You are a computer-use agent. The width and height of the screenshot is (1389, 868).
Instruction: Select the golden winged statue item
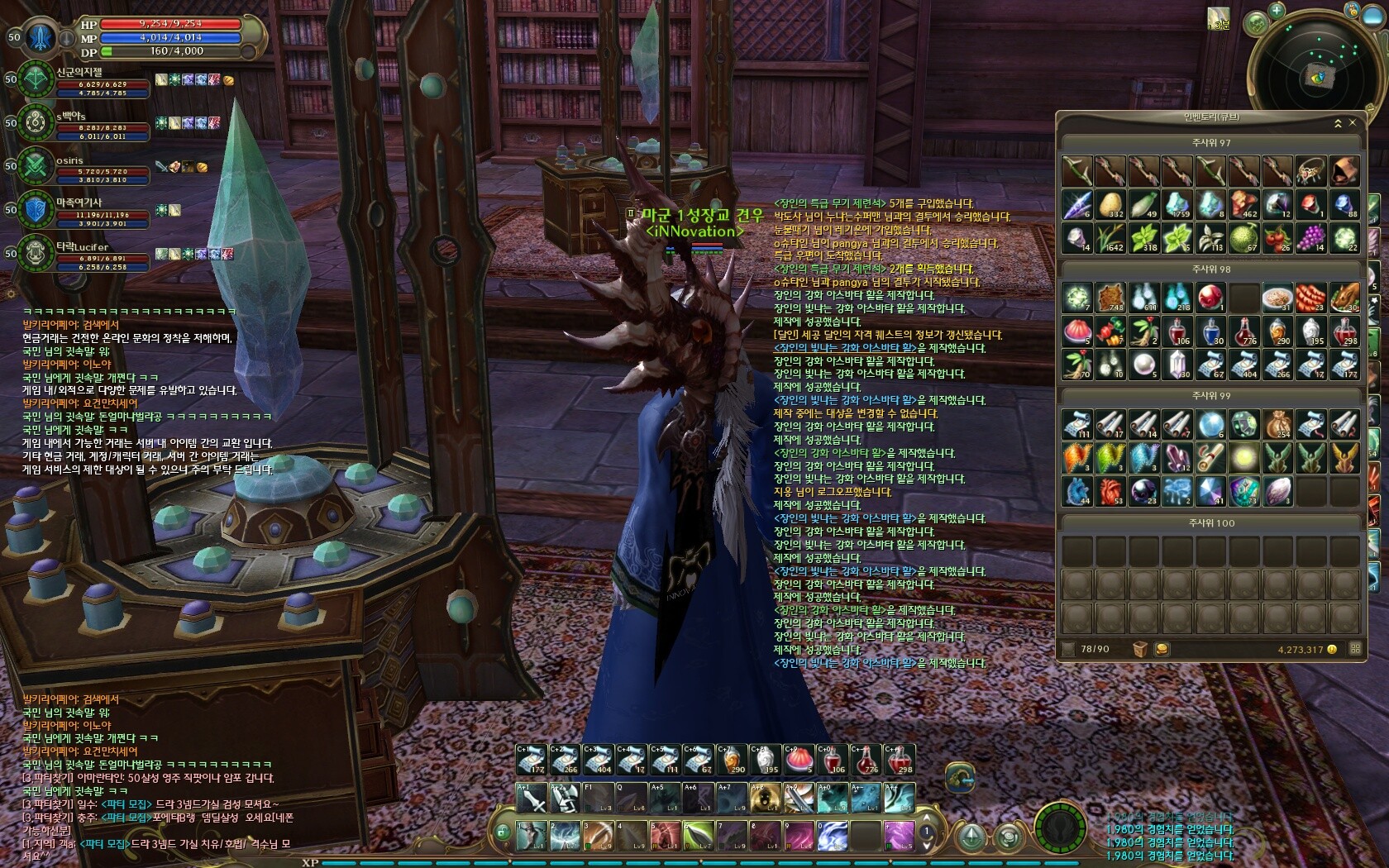click(1344, 457)
